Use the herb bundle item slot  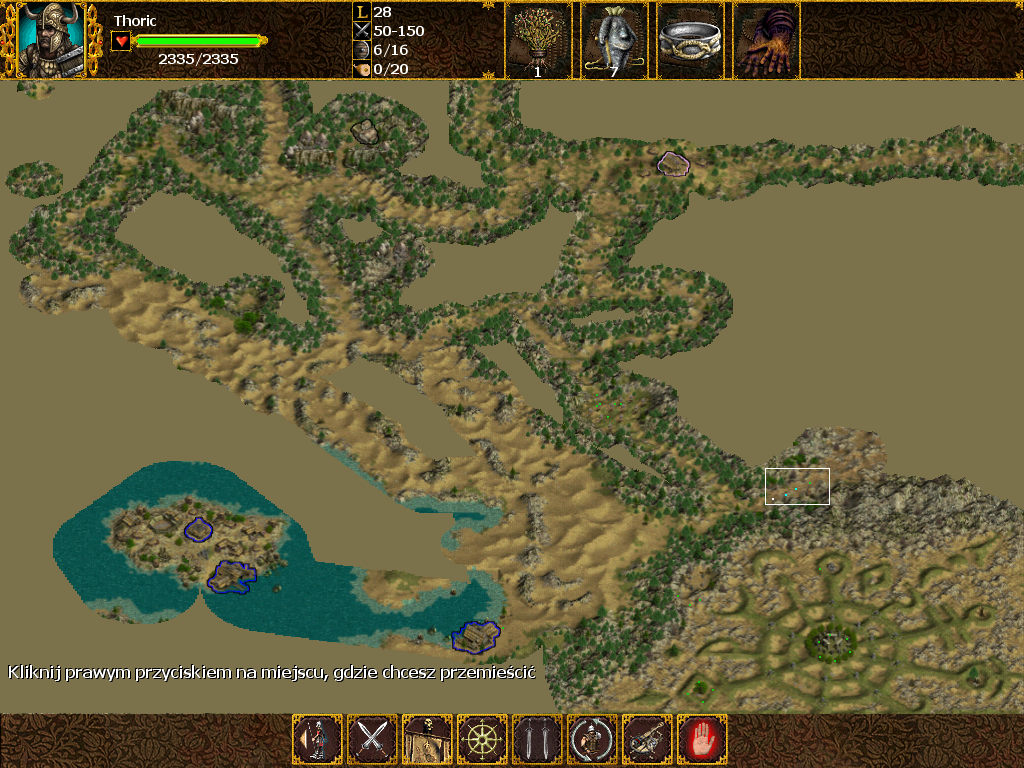pos(538,40)
